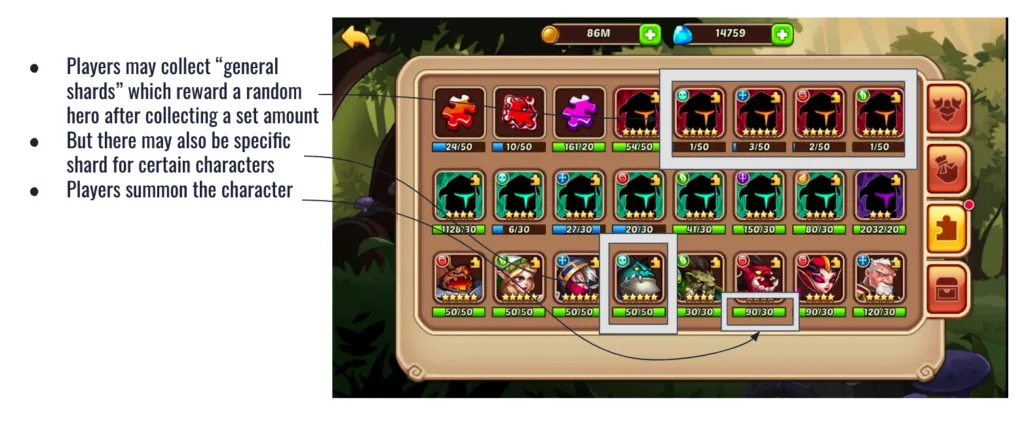The image size is (1024, 446).
Task: Switch to the potion bag tab
Action: (945, 167)
